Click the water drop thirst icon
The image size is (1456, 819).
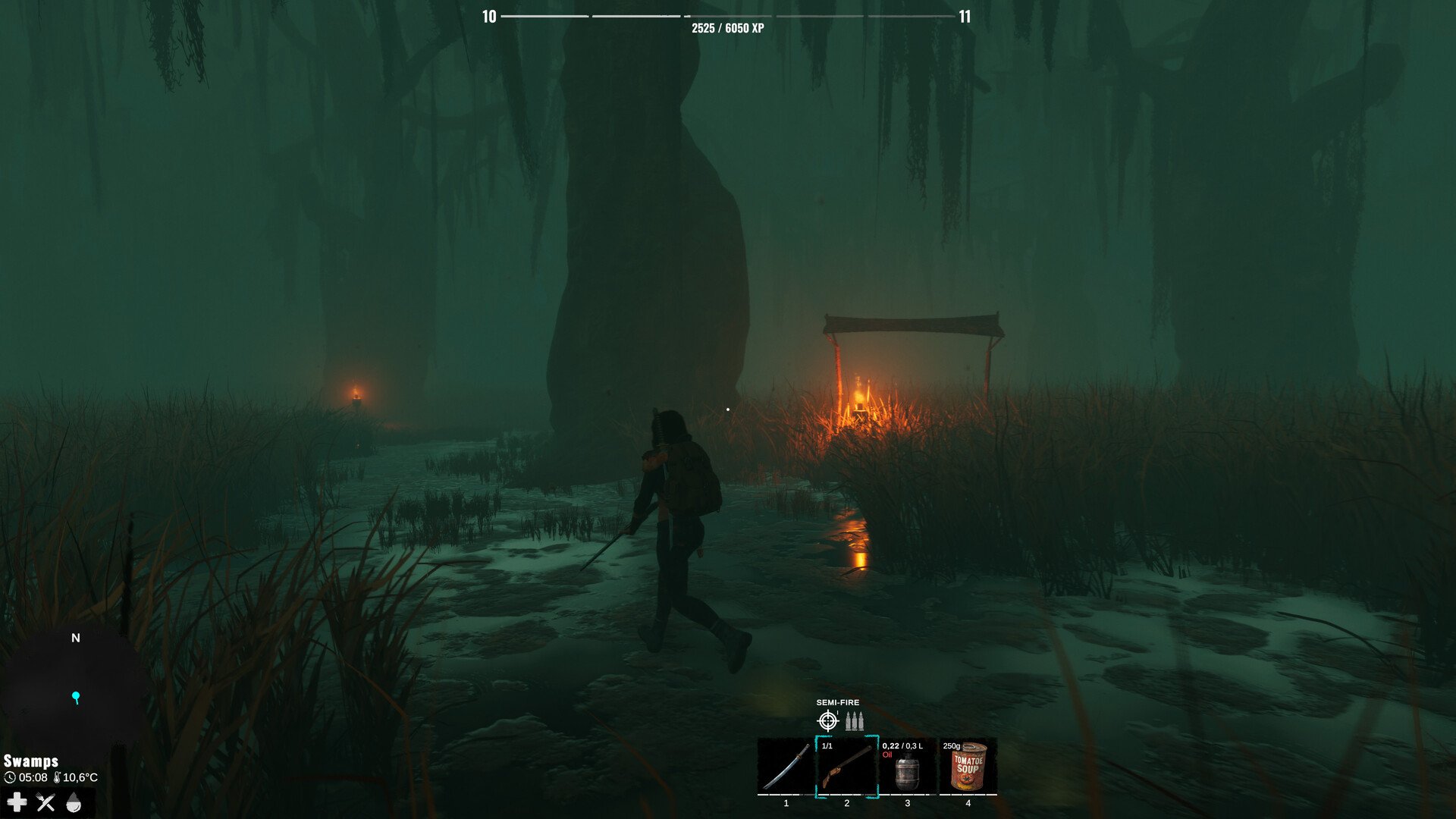point(74,802)
